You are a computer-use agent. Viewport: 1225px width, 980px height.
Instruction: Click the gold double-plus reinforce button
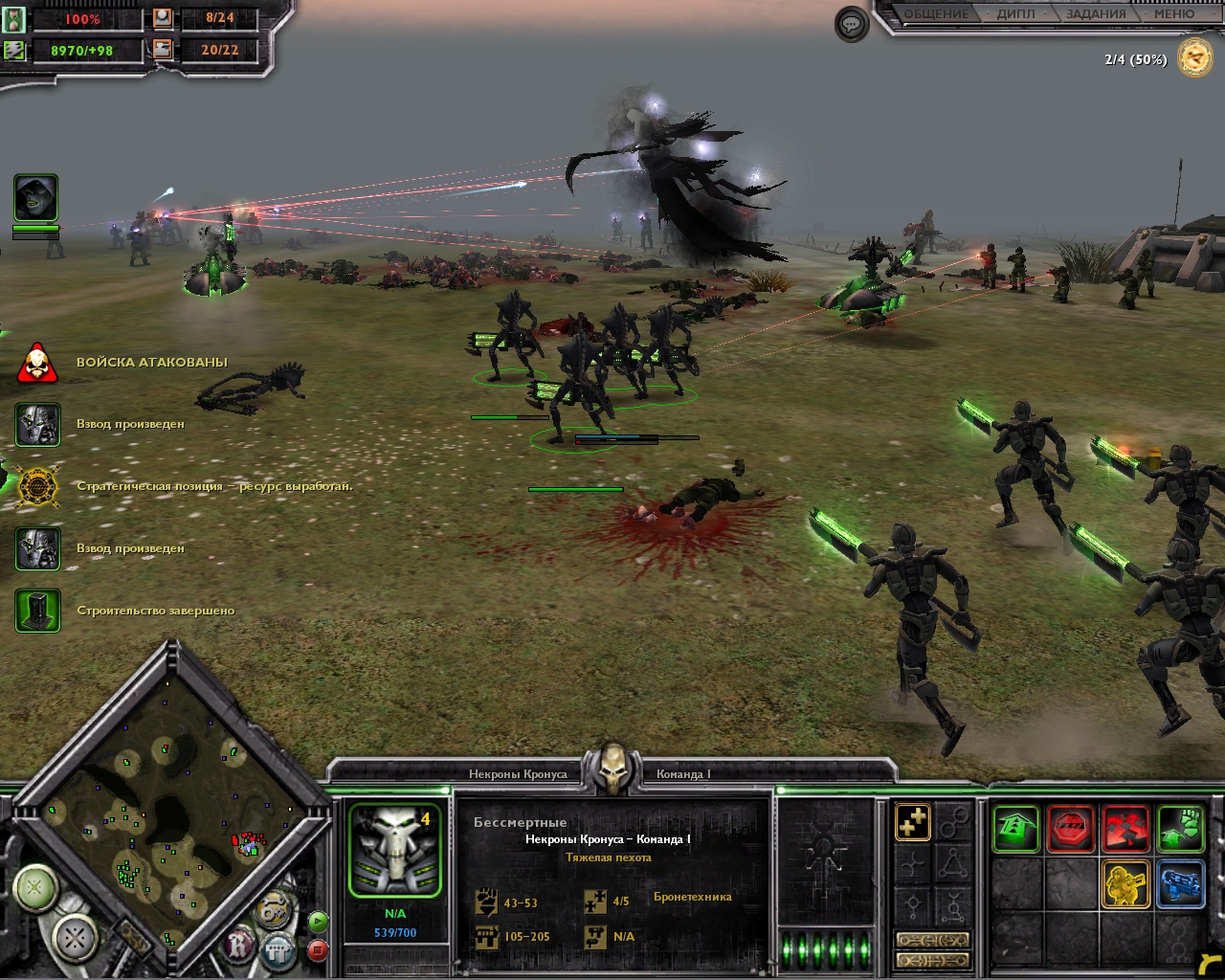(913, 821)
